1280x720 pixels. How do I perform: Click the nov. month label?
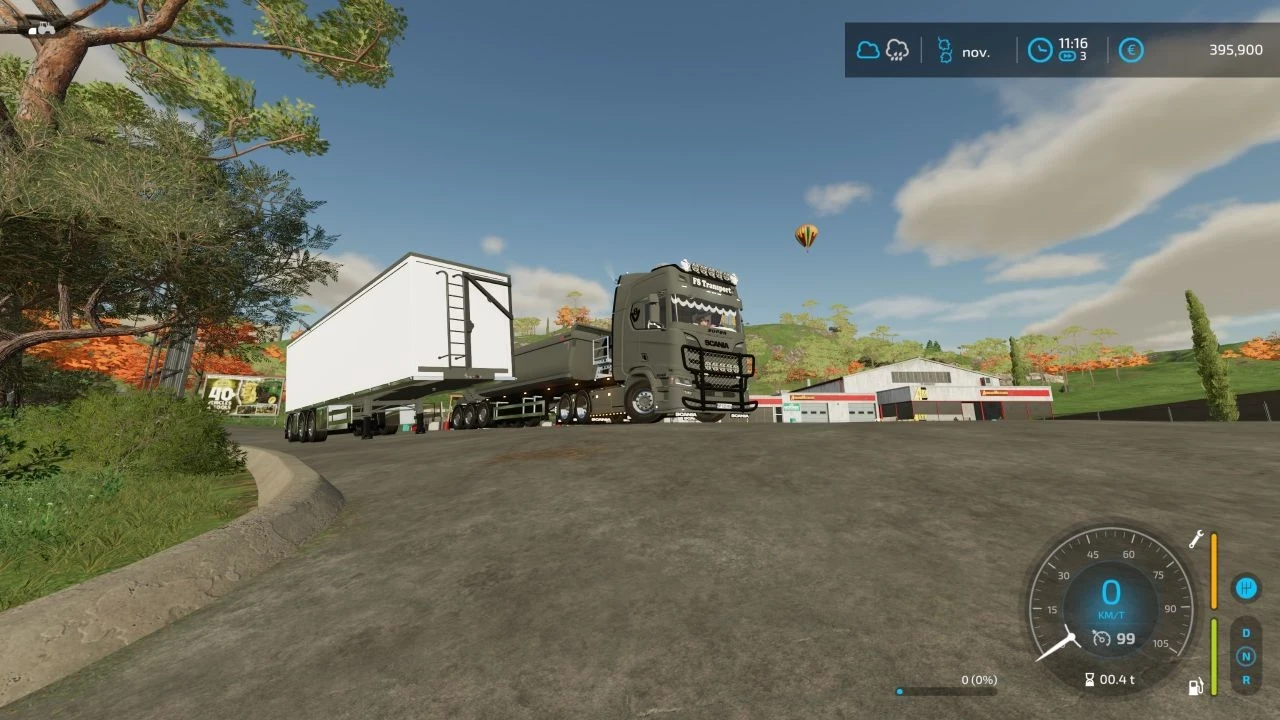975,51
